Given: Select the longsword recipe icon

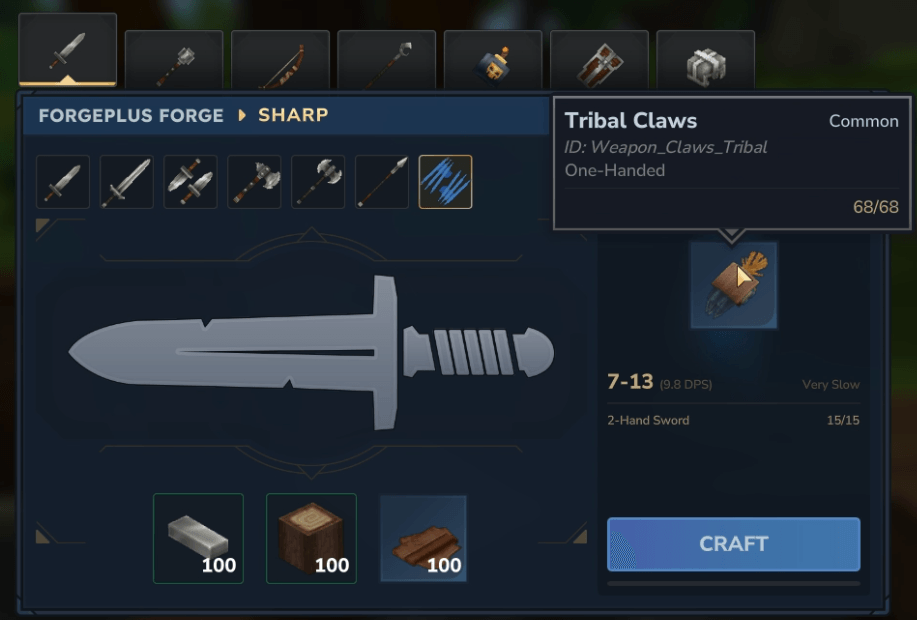Looking at the screenshot, I should tap(127, 182).
